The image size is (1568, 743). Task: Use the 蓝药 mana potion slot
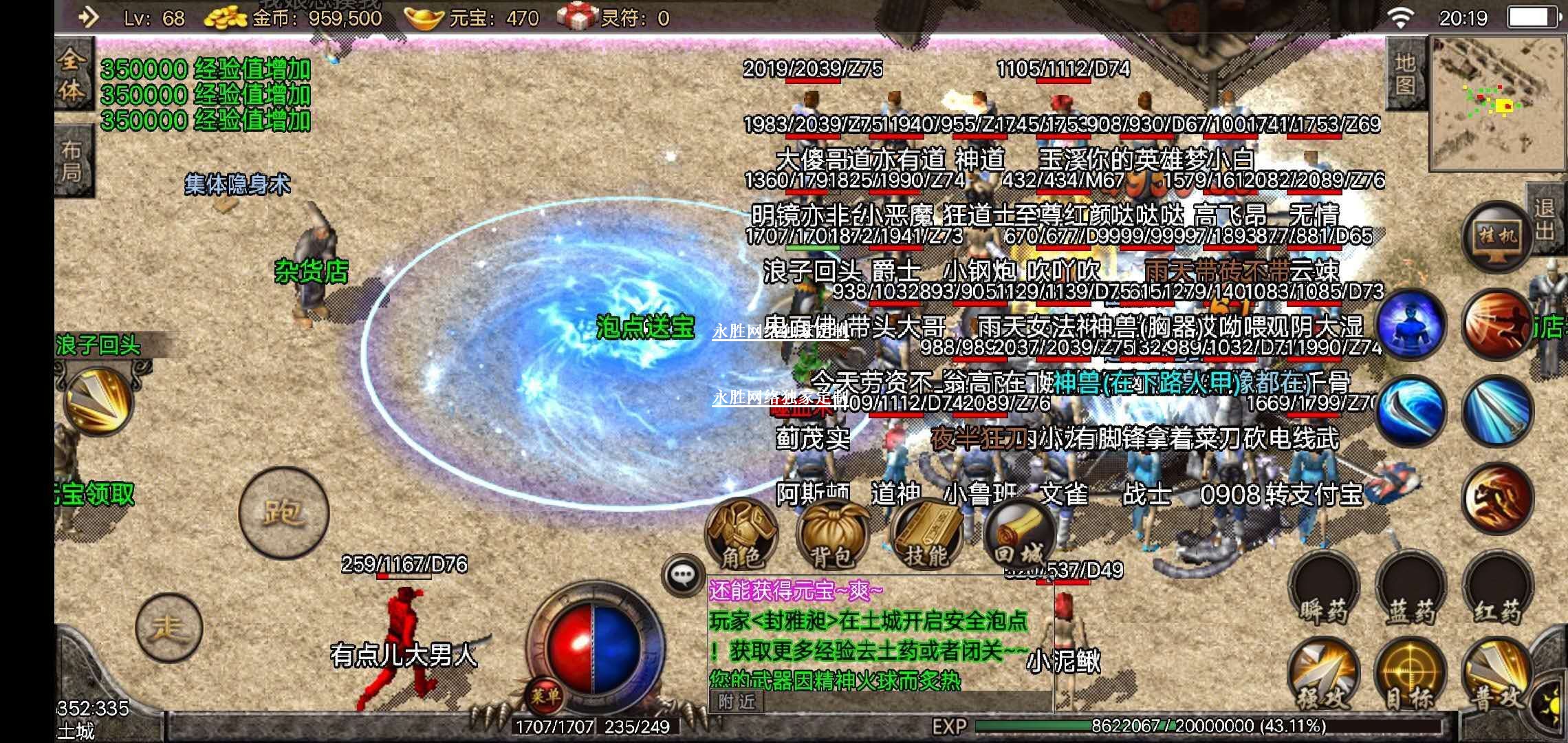point(1410,591)
